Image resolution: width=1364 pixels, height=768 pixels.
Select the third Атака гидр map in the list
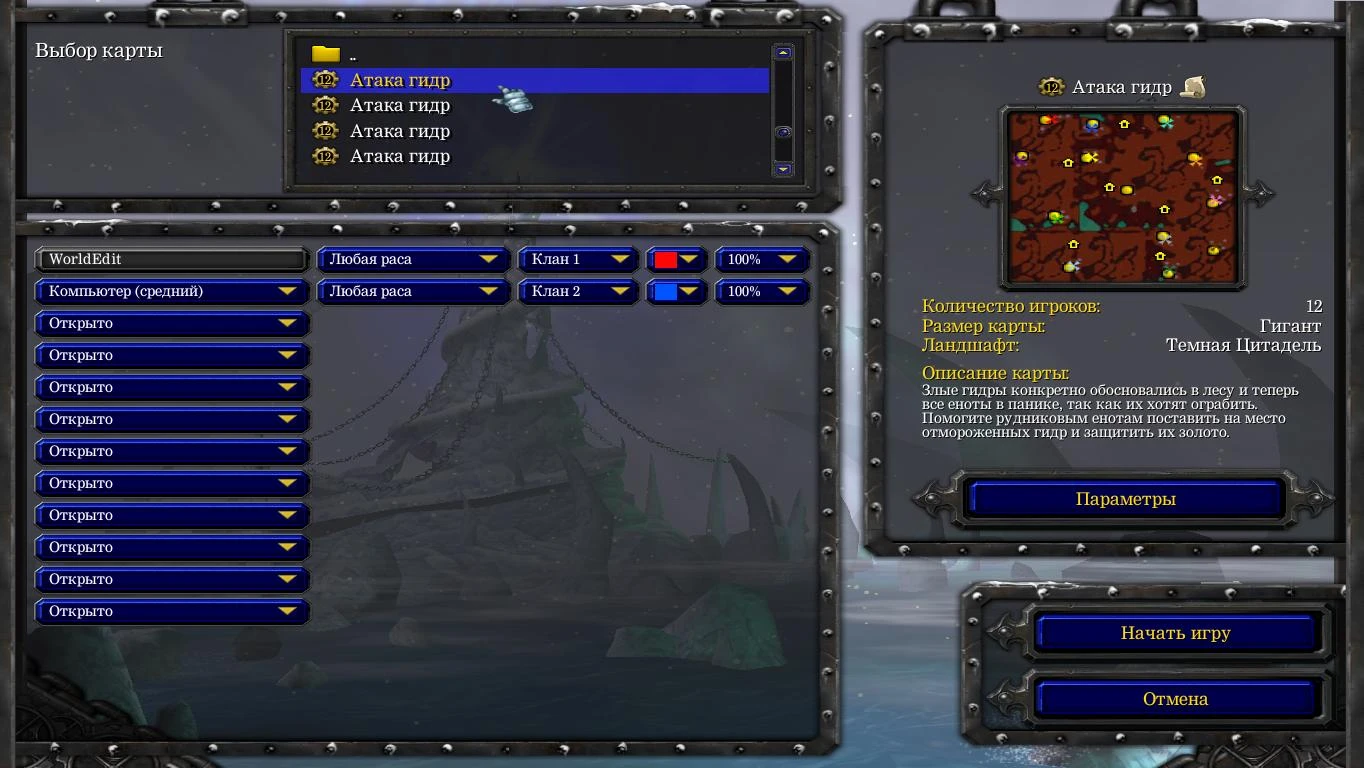[399, 130]
